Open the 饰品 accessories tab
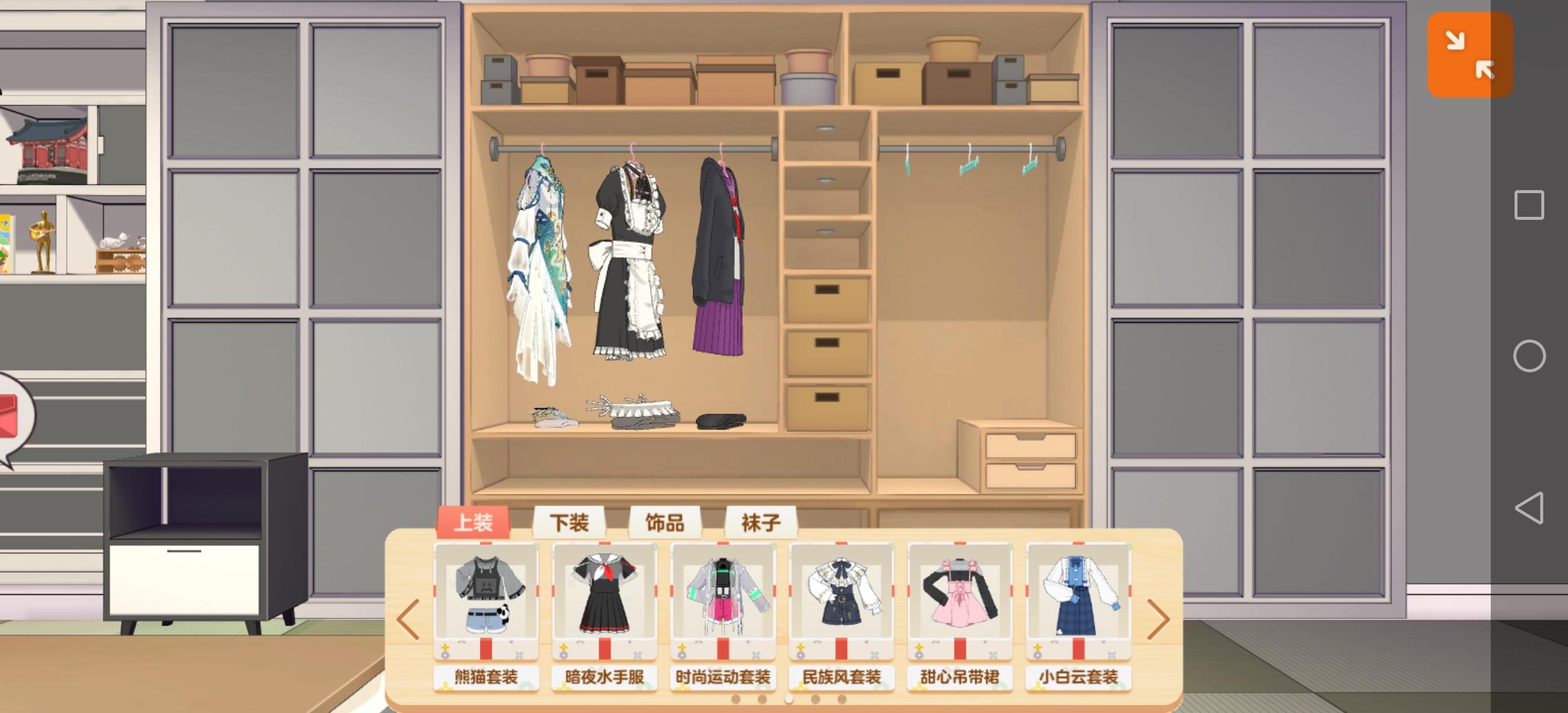1568x713 pixels. coord(666,522)
